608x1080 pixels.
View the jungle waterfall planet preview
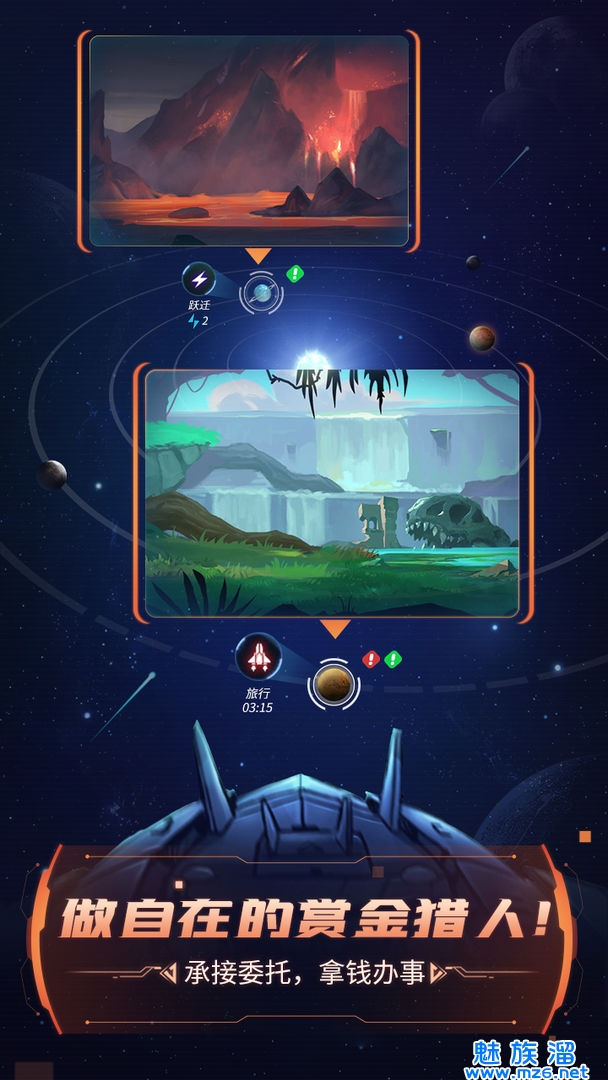[332, 492]
